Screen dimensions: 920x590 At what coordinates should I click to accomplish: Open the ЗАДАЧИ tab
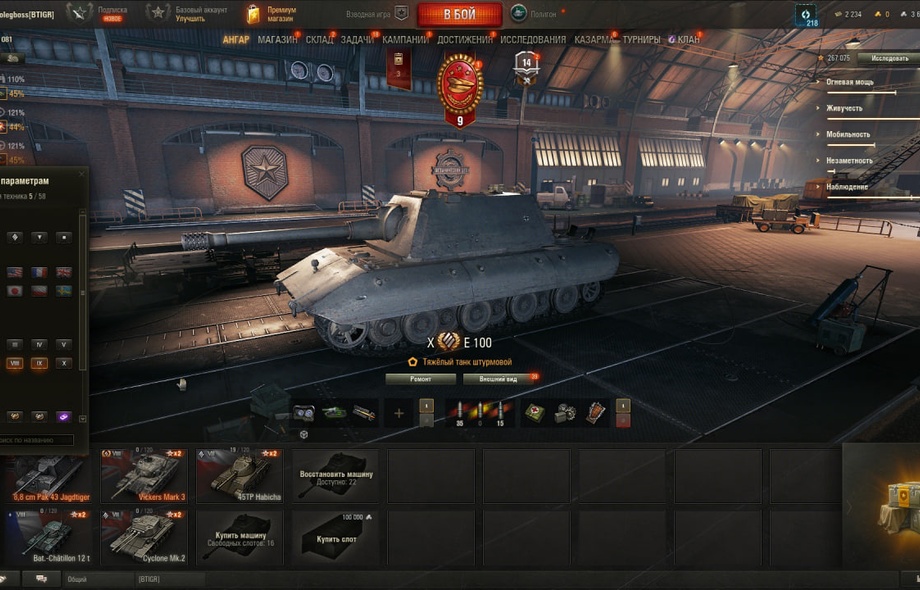tap(357, 40)
